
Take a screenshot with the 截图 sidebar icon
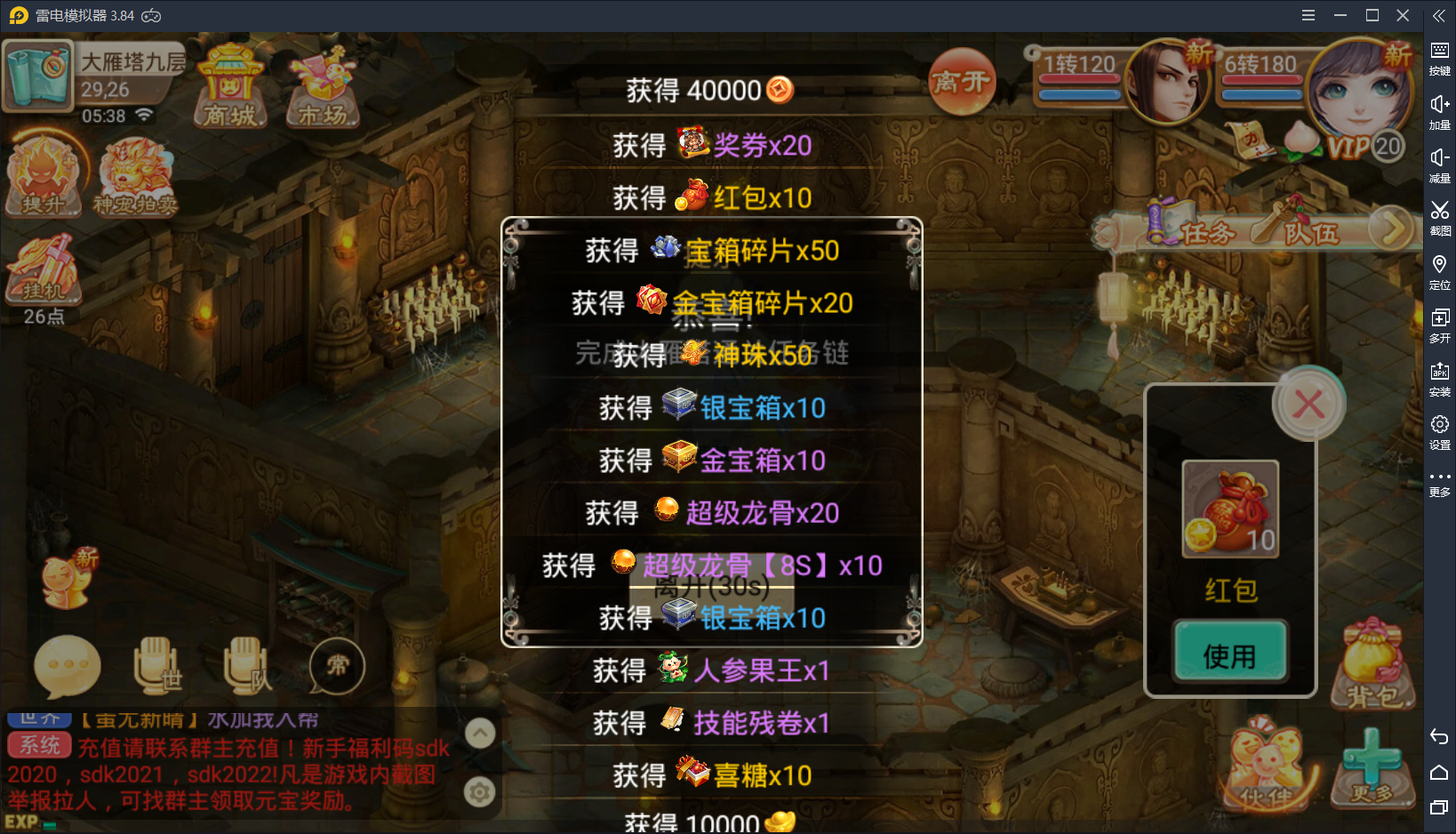pos(1440,218)
